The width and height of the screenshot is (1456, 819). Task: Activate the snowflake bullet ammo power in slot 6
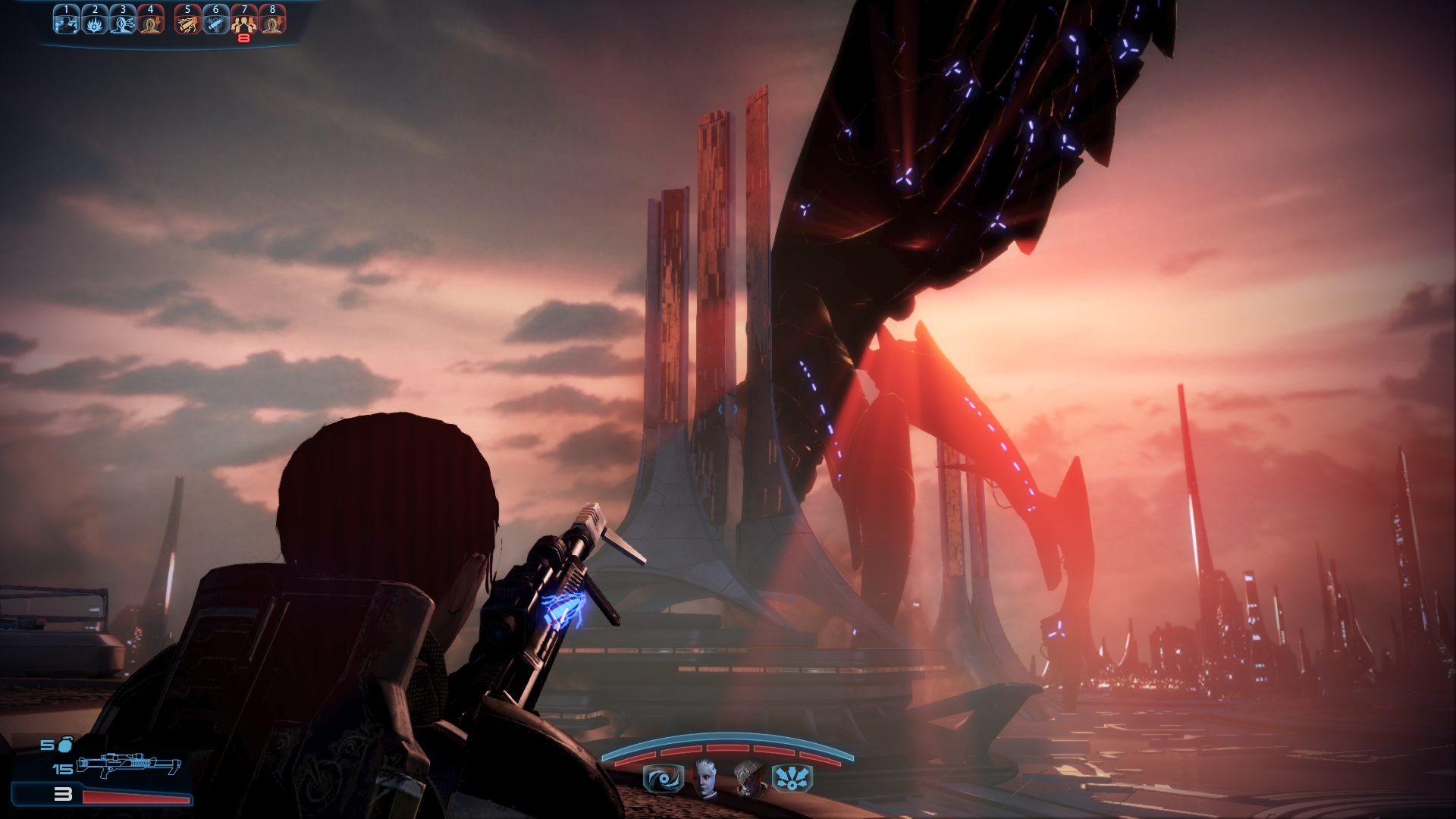(x=216, y=20)
